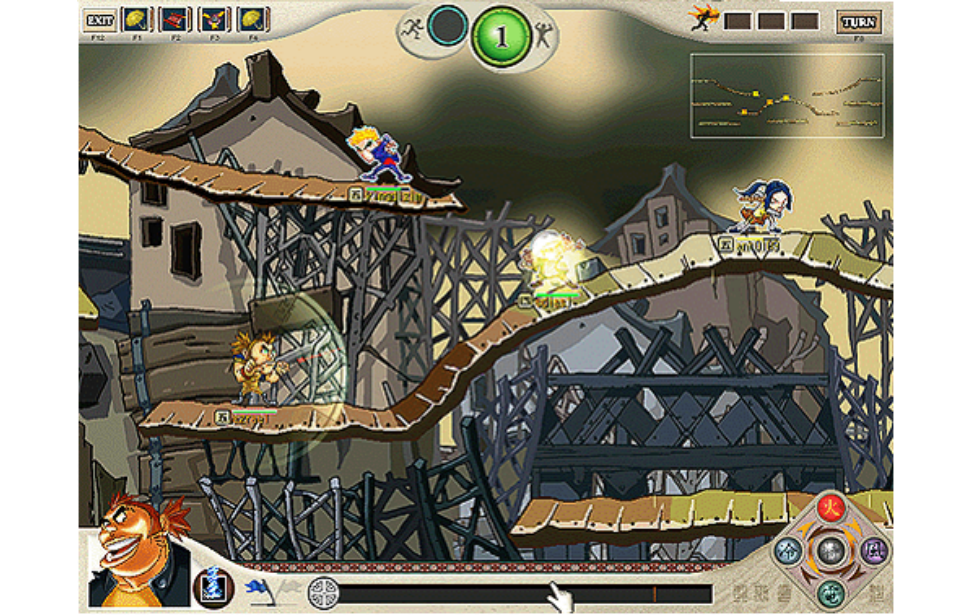The height and width of the screenshot is (615, 973).
Task: Select the gray center orb of the element wheel
Action: pos(830,550)
